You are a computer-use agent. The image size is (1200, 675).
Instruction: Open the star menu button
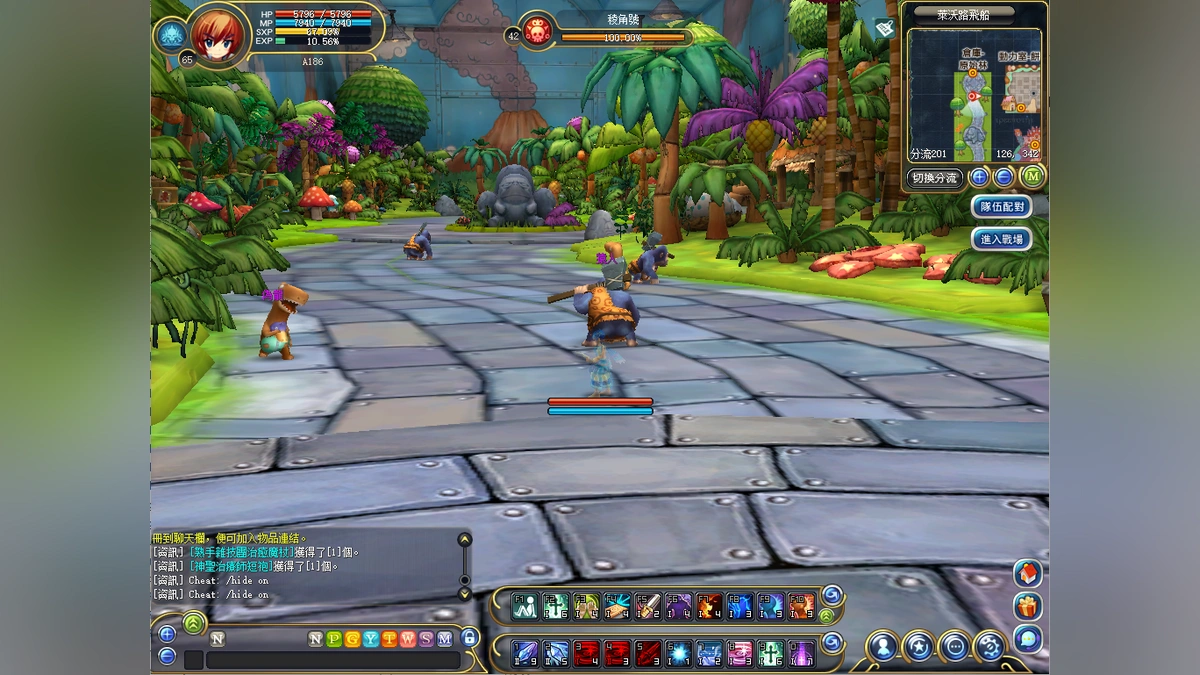pyautogui.click(x=919, y=646)
